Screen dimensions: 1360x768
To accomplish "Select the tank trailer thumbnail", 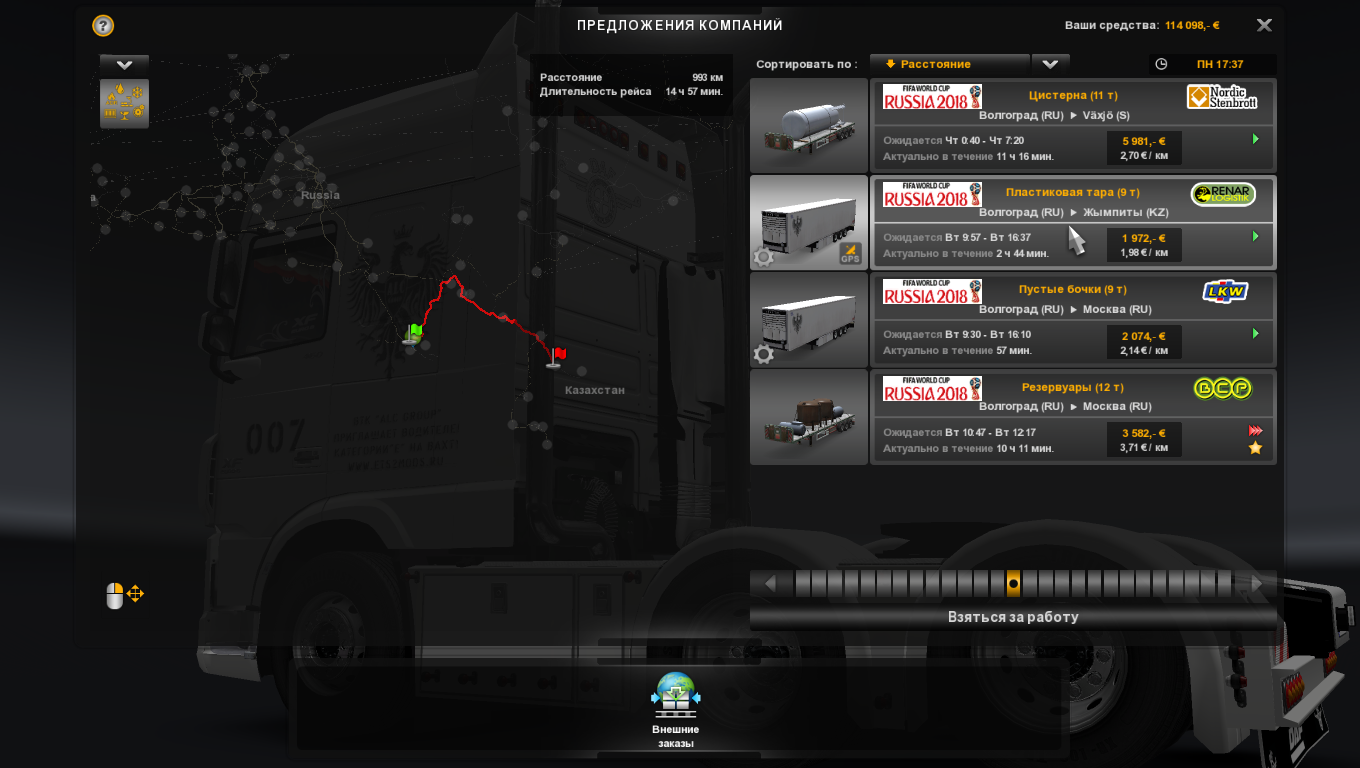I will coord(809,125).
